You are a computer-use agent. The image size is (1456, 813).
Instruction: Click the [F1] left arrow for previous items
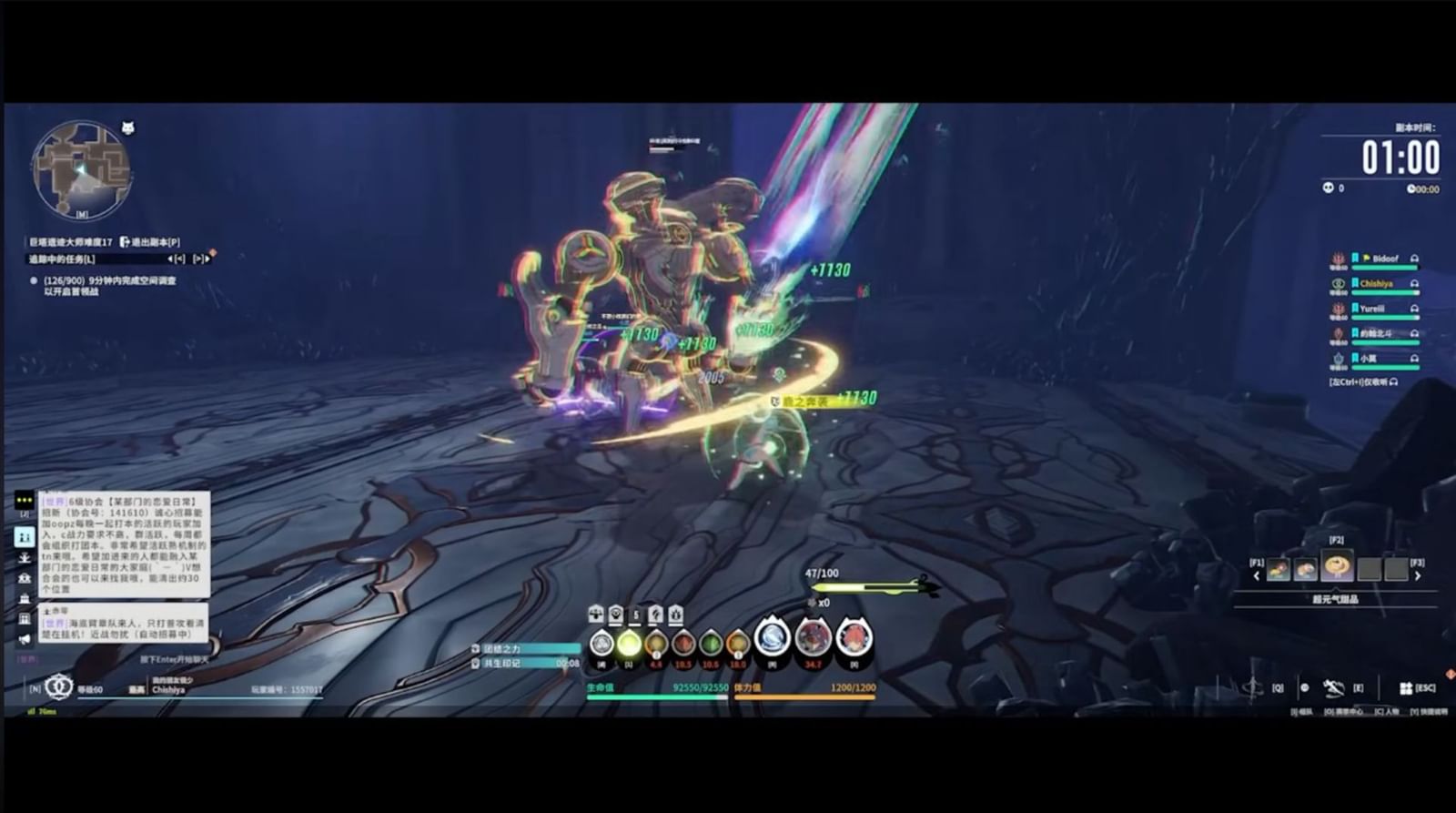click(x=1257, y=575)
